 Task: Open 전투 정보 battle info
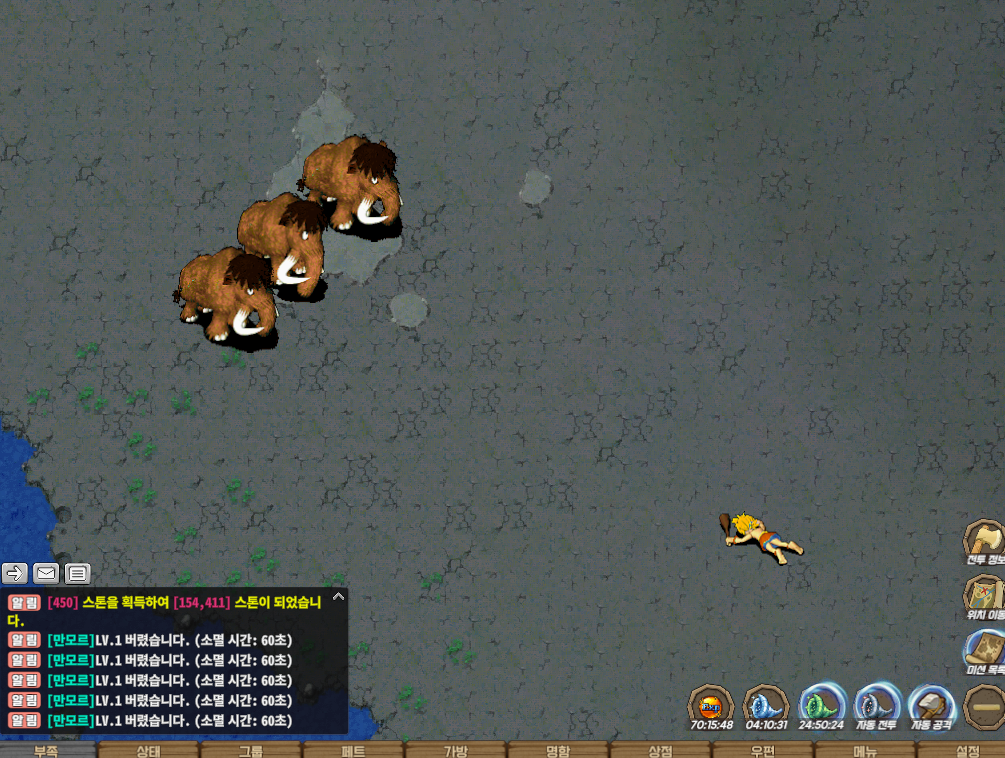[985, 541]
